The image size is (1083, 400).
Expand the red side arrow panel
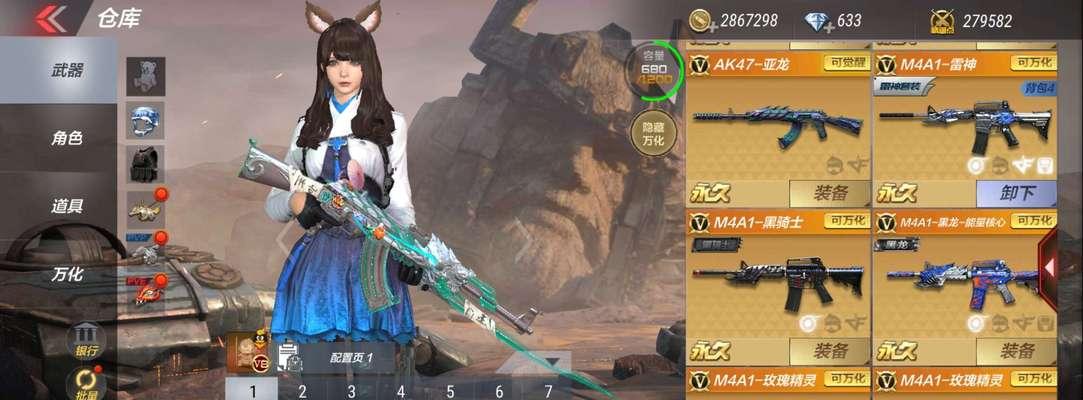1050,267
